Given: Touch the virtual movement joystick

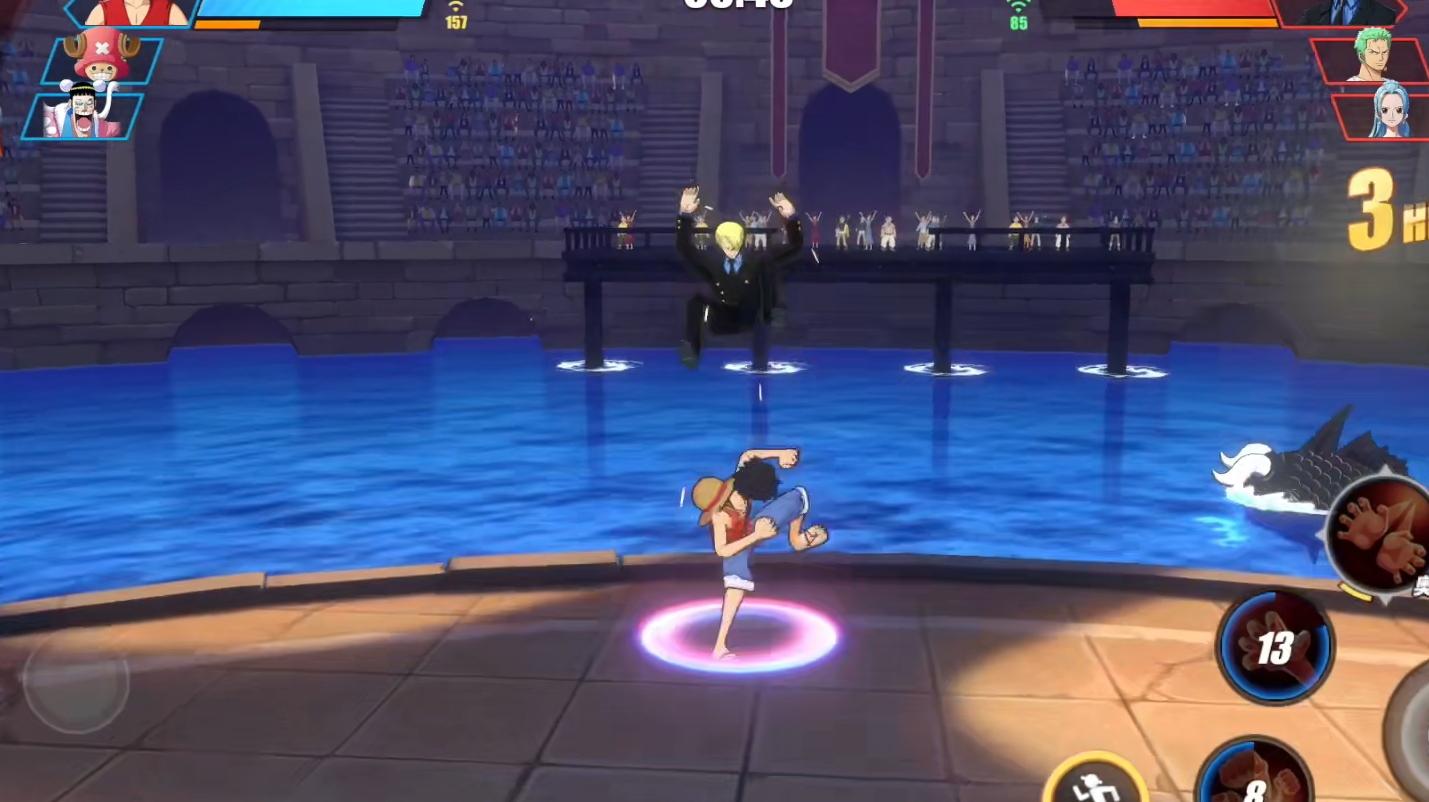Looking at the screenshot, I should coord(76,683).
